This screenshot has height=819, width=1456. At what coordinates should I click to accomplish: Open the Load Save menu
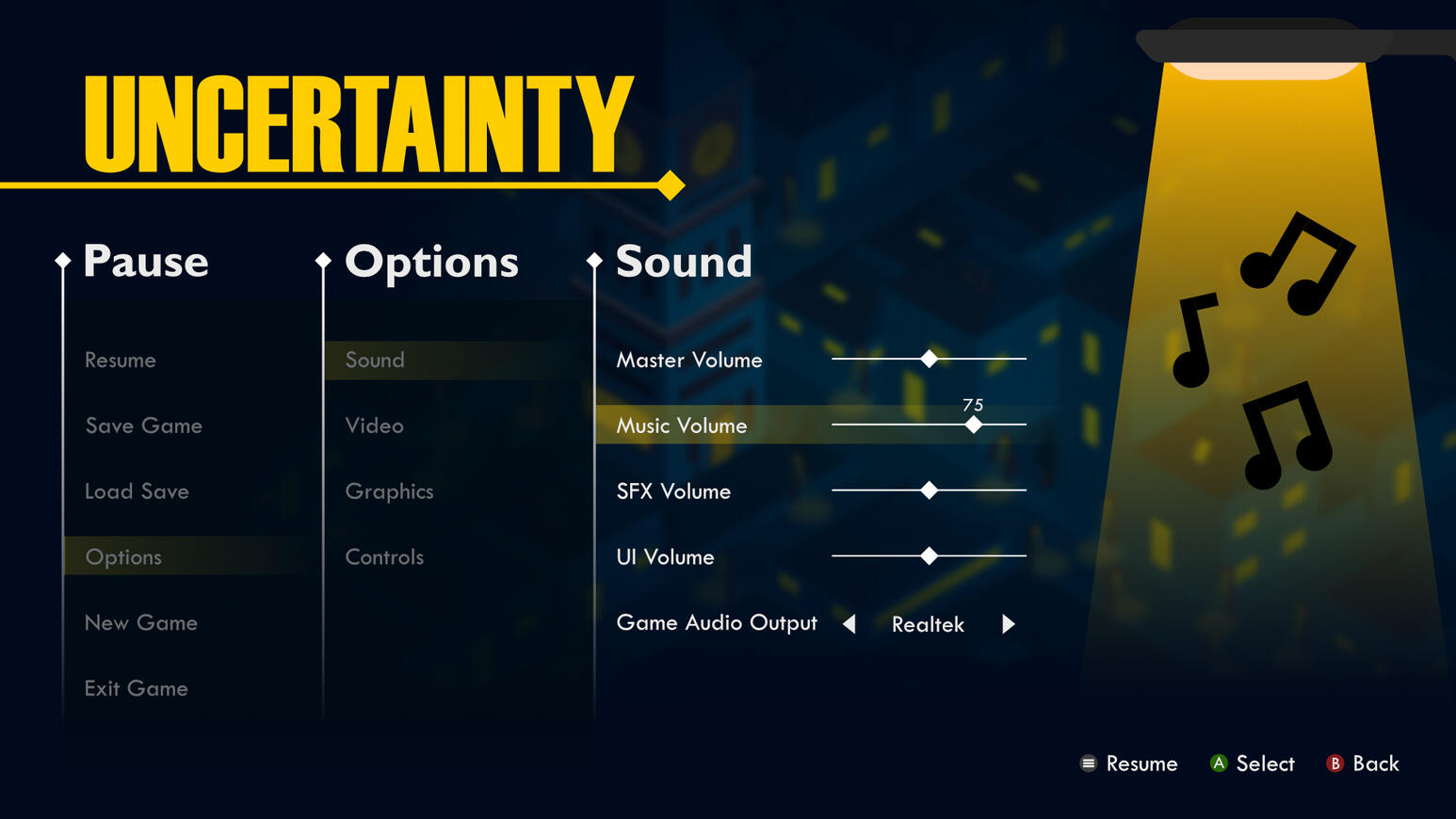coord(137,492)
